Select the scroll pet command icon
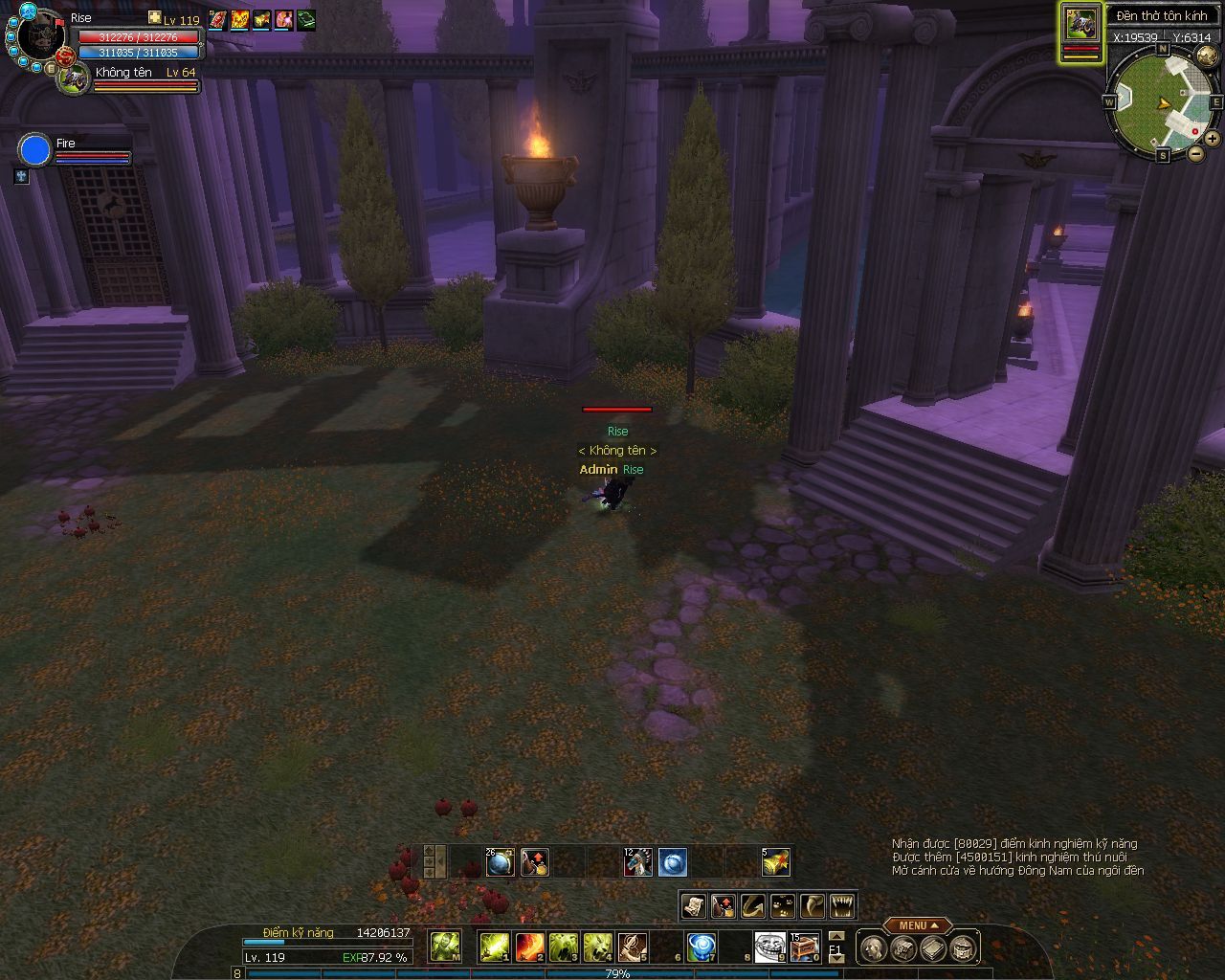The width and height of the screenshot is (1225, 980). (x=694, y=905)
